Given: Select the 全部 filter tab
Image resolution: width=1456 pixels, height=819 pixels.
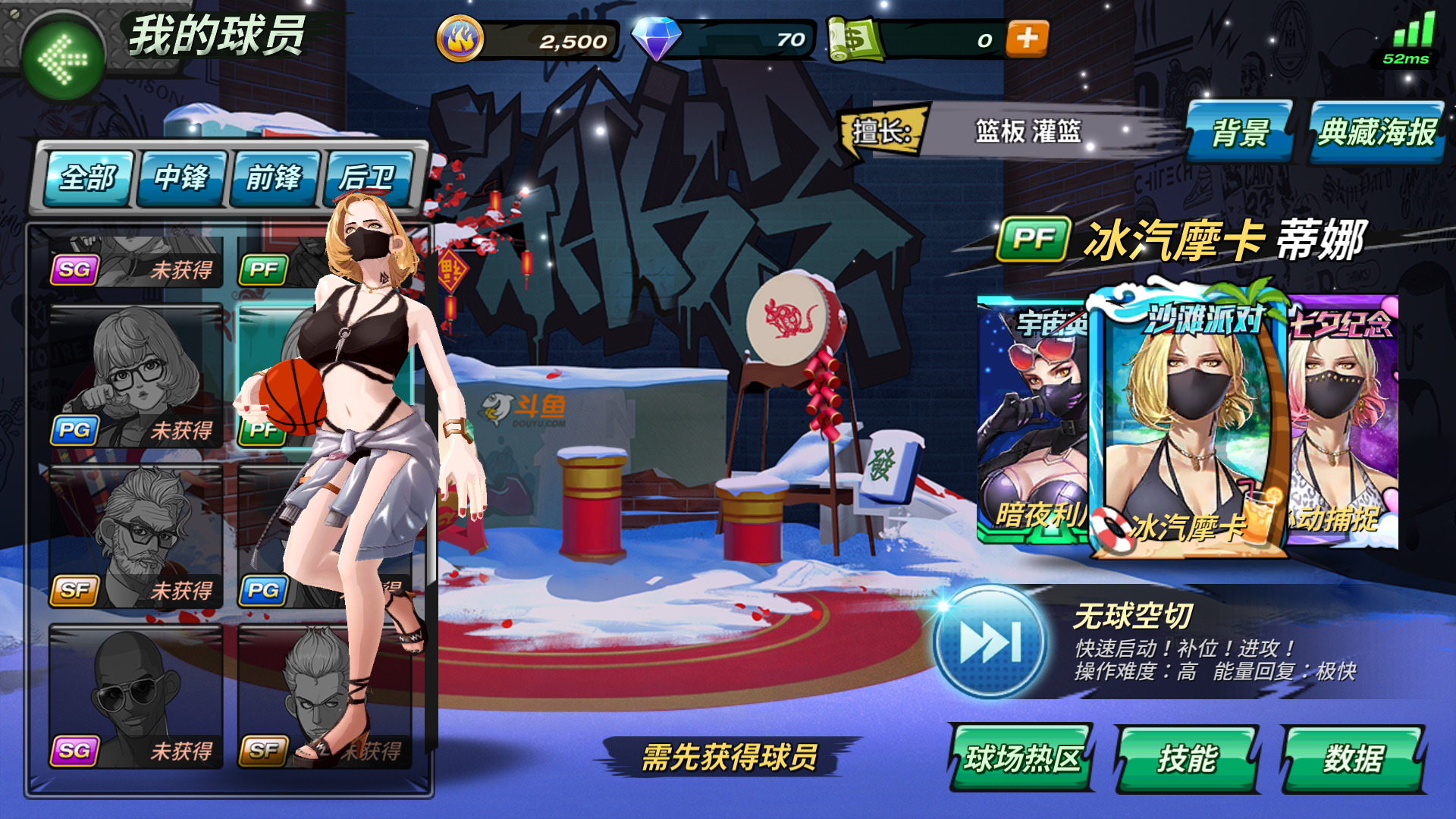Looking at the screenshot, I should (89, 180).
